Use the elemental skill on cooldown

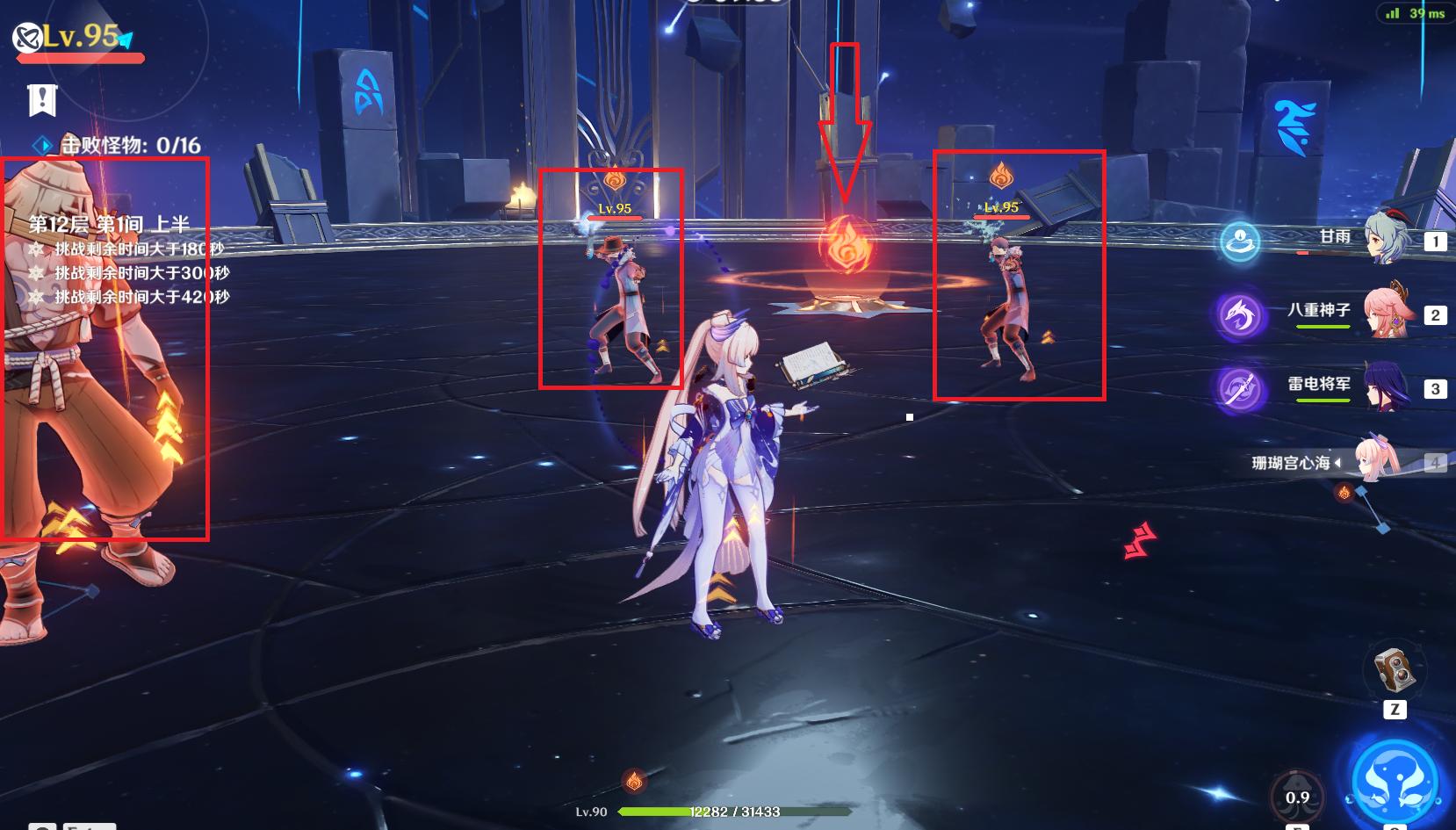(1297, 796)
